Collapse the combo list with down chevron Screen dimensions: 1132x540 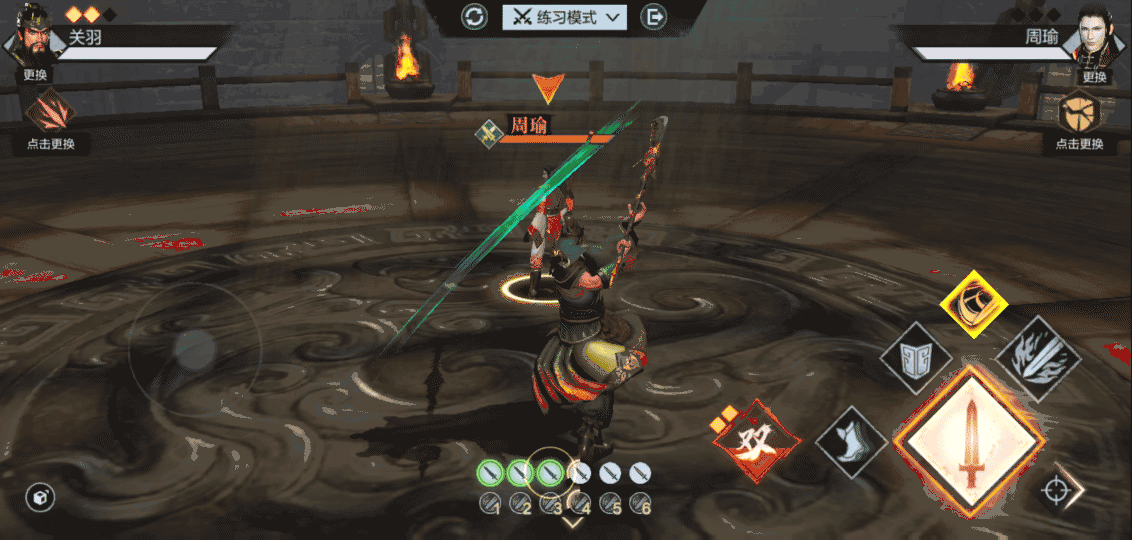(x=573, y=521)
